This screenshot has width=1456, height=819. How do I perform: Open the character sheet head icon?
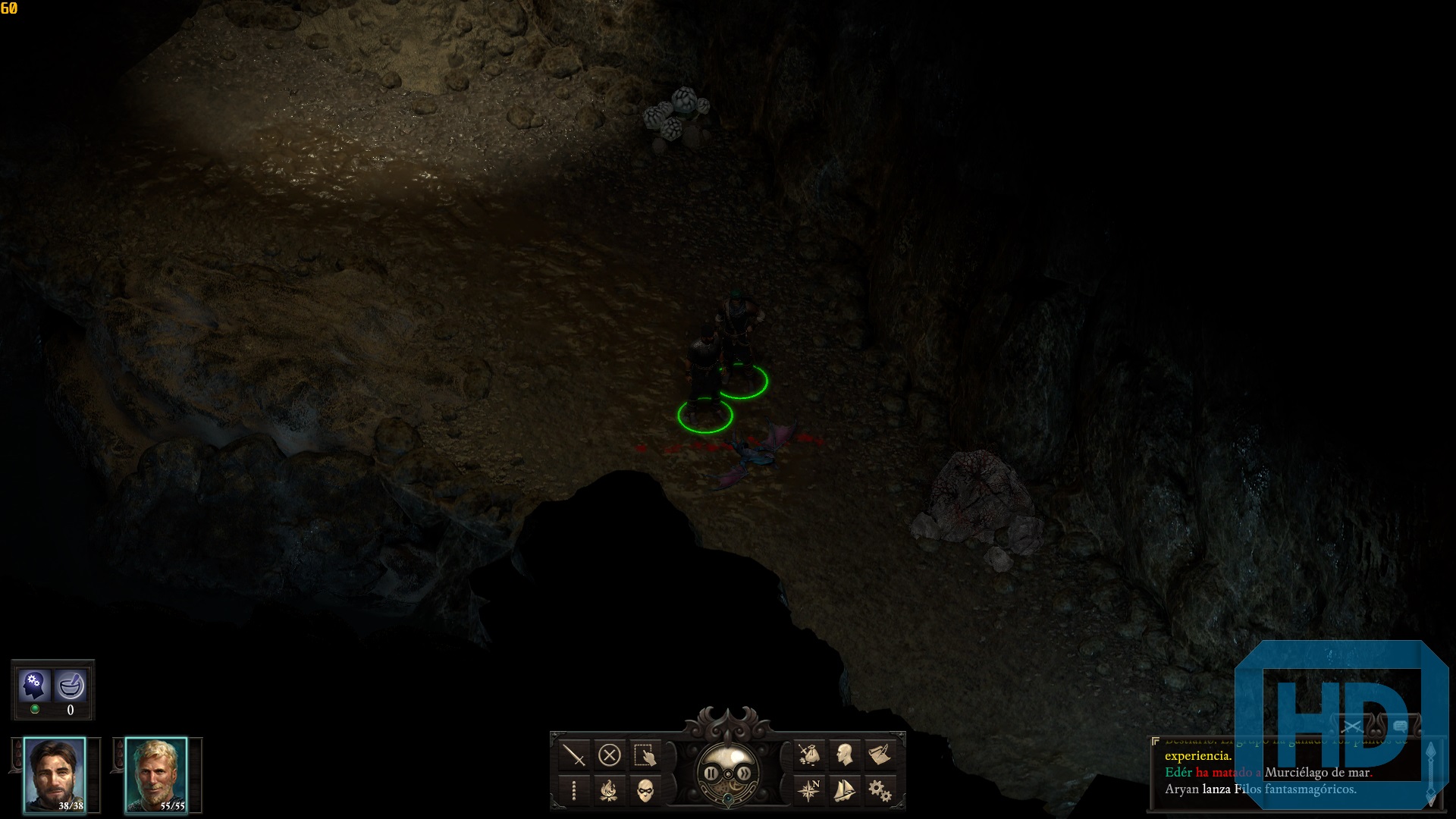click(x=844, y=755)
